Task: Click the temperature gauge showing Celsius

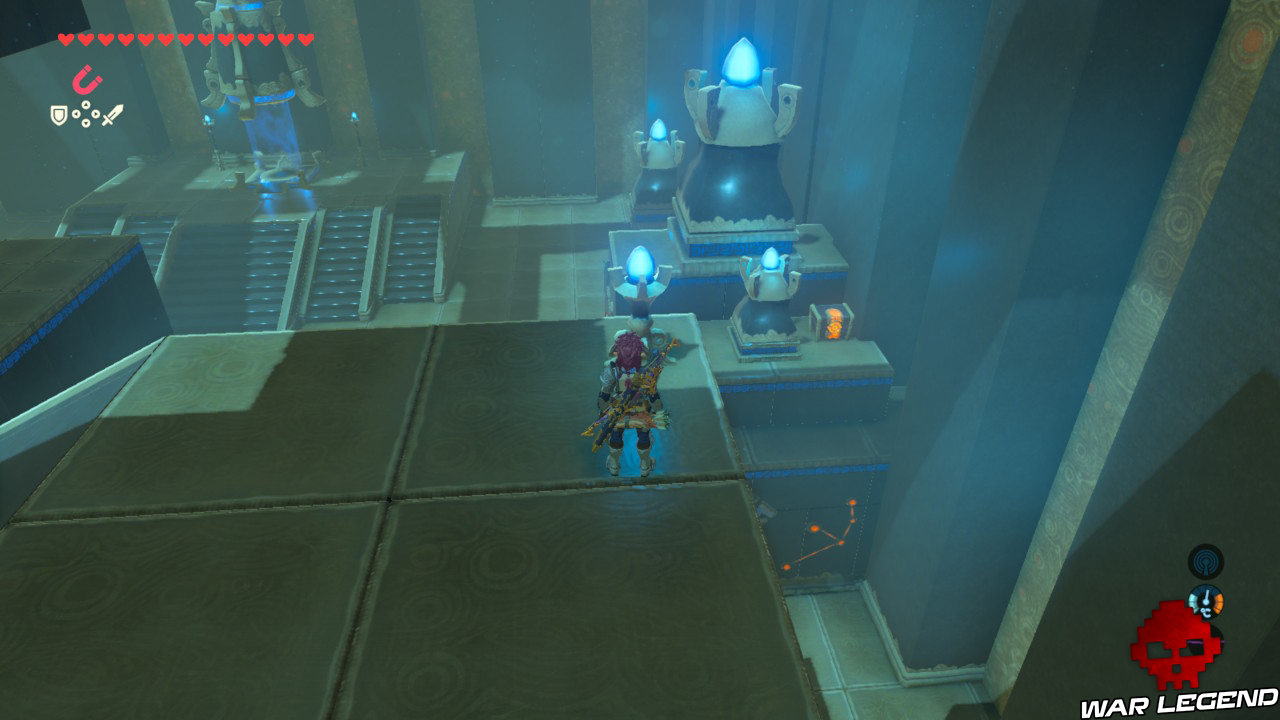Action: 1206,601
